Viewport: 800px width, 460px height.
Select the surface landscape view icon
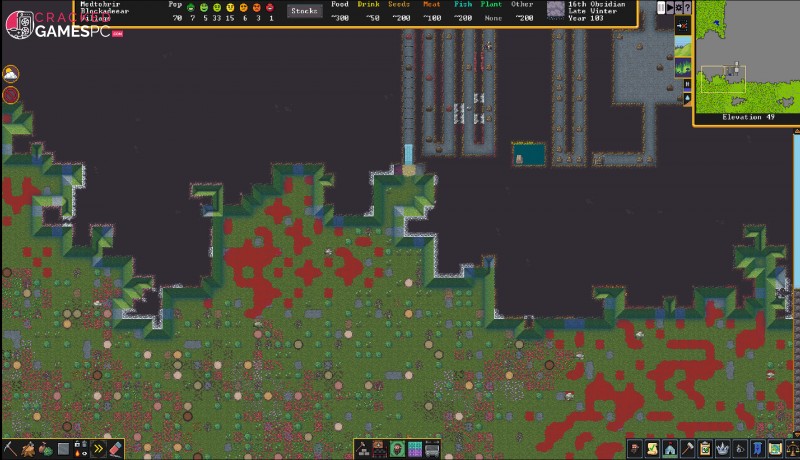click(682, 46)
